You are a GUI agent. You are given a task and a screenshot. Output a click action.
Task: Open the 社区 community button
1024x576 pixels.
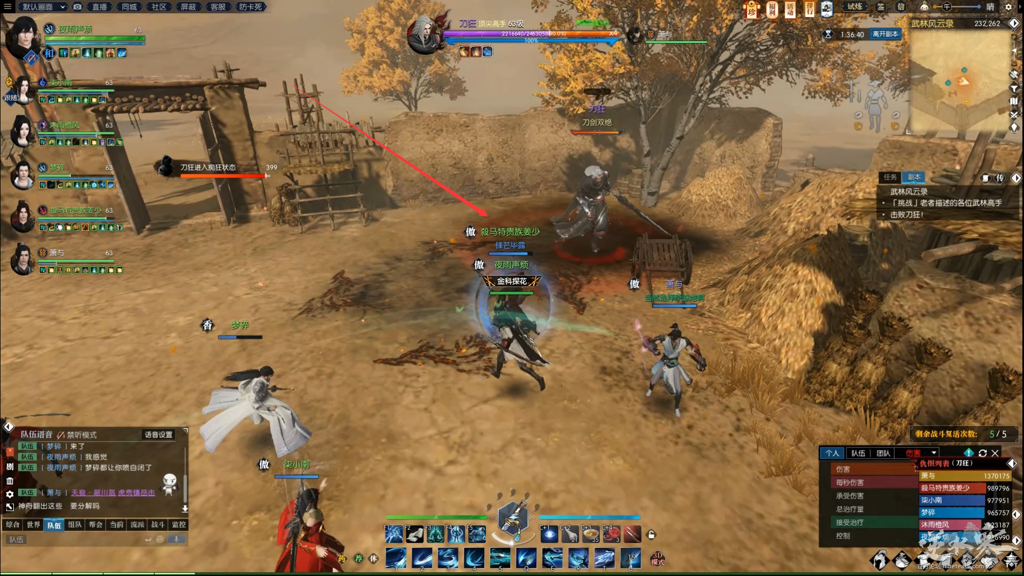tap(158, 6)
